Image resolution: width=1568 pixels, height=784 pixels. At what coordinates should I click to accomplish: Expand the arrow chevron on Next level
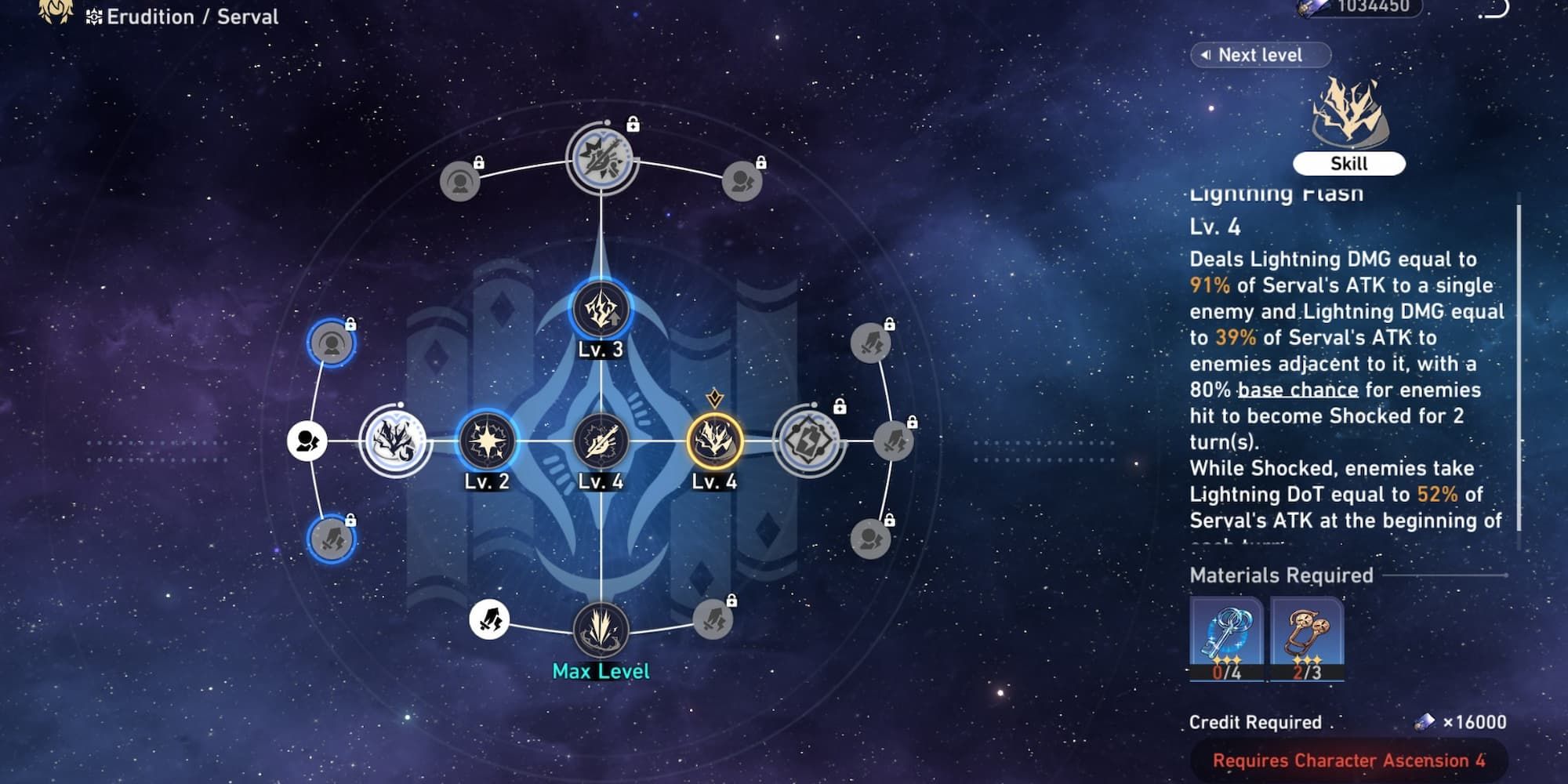point(1207,55)
